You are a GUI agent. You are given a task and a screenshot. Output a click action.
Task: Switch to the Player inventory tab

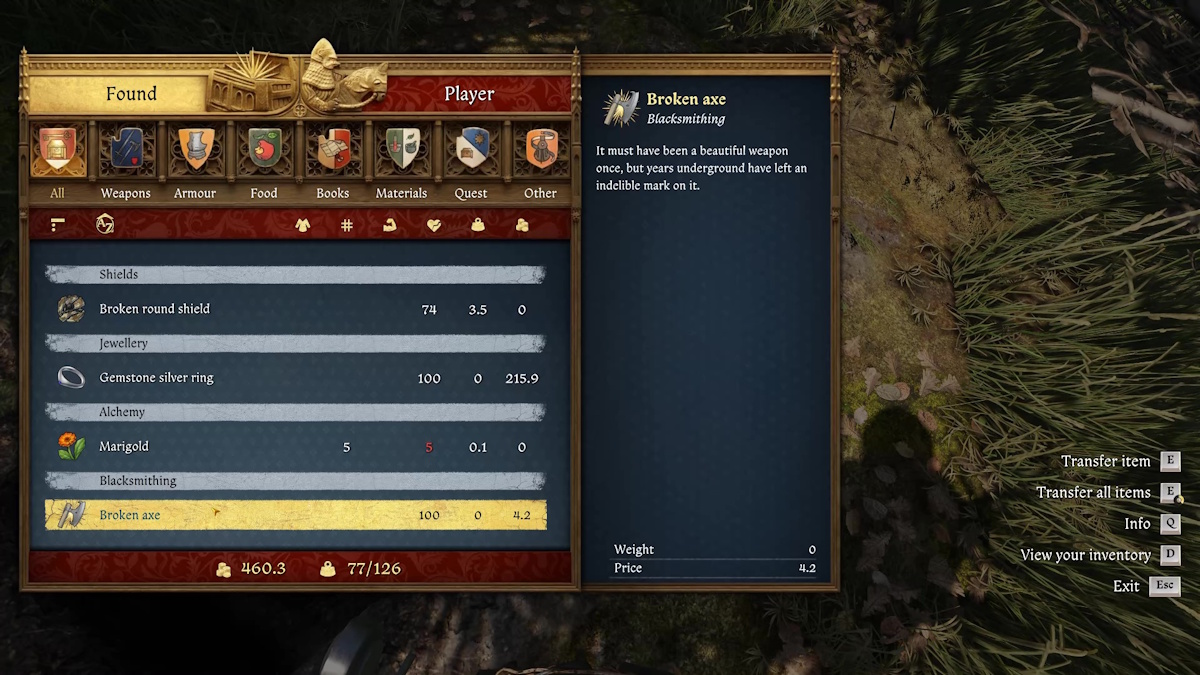[x=469, y=94]
